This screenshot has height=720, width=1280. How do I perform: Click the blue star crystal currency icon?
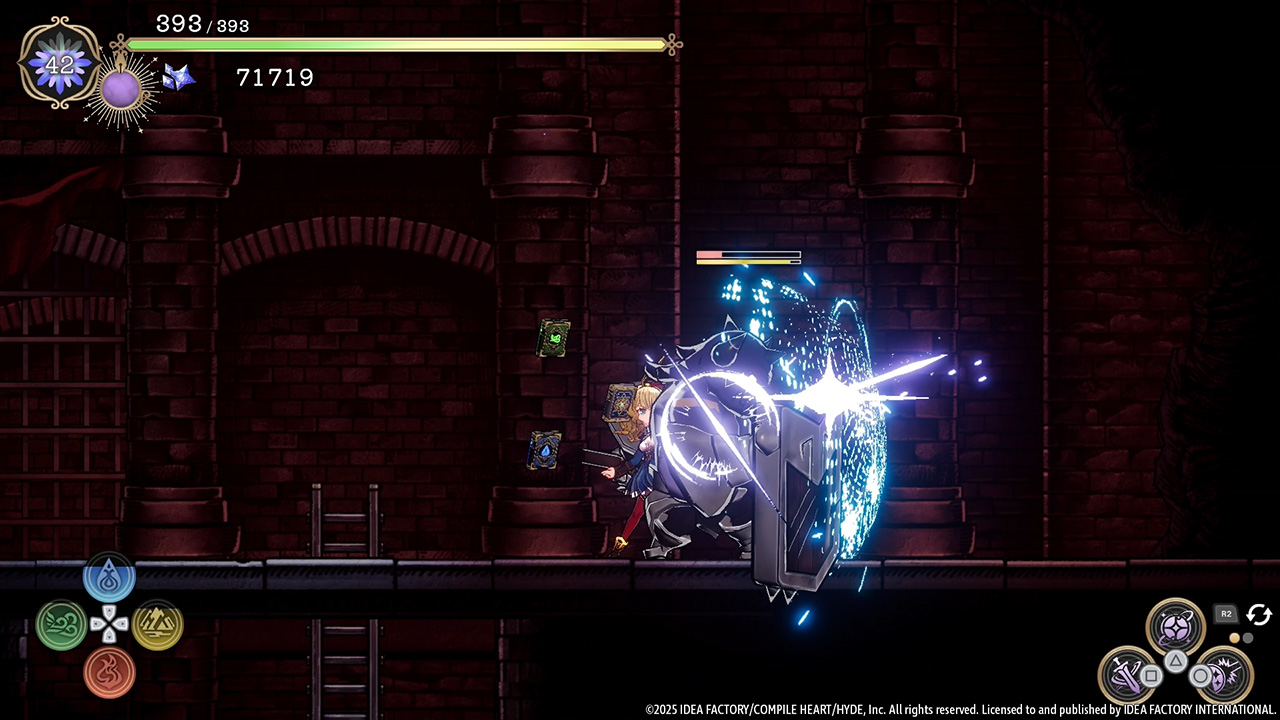[178, 77]
